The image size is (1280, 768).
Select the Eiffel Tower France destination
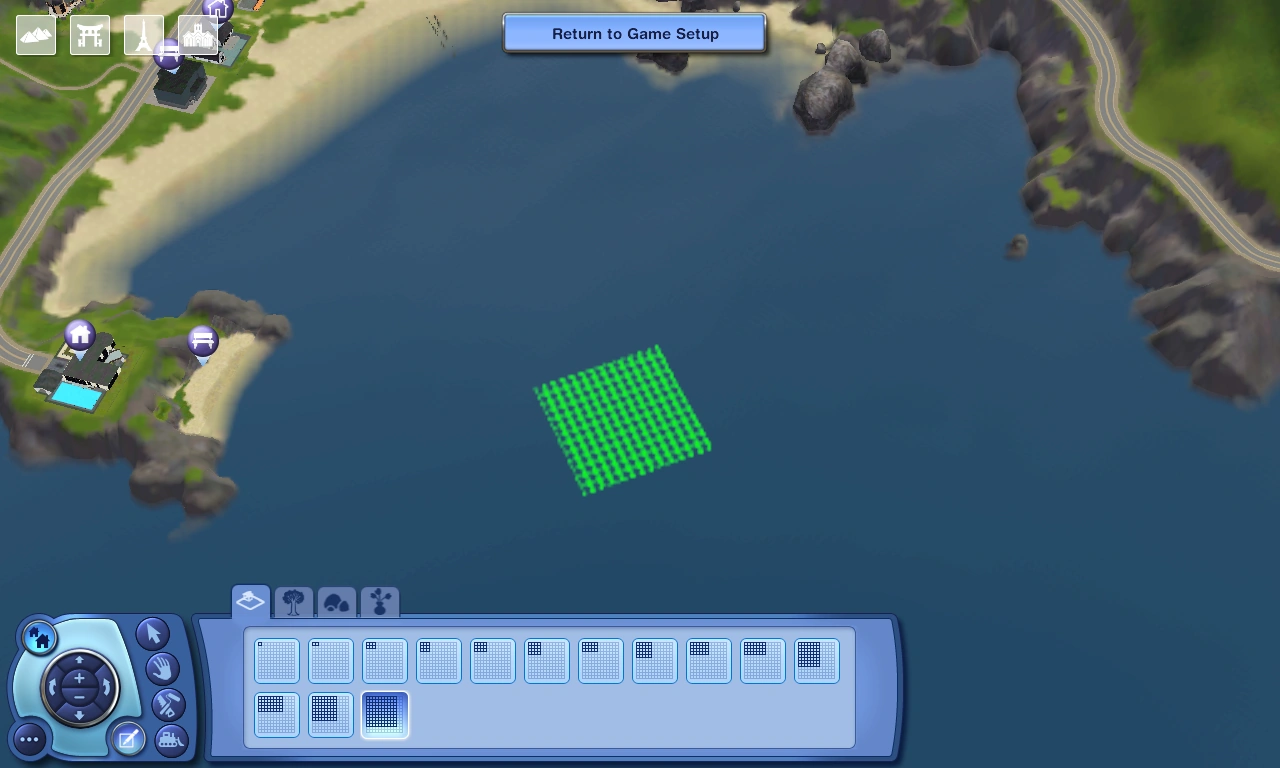coord(144,35)
